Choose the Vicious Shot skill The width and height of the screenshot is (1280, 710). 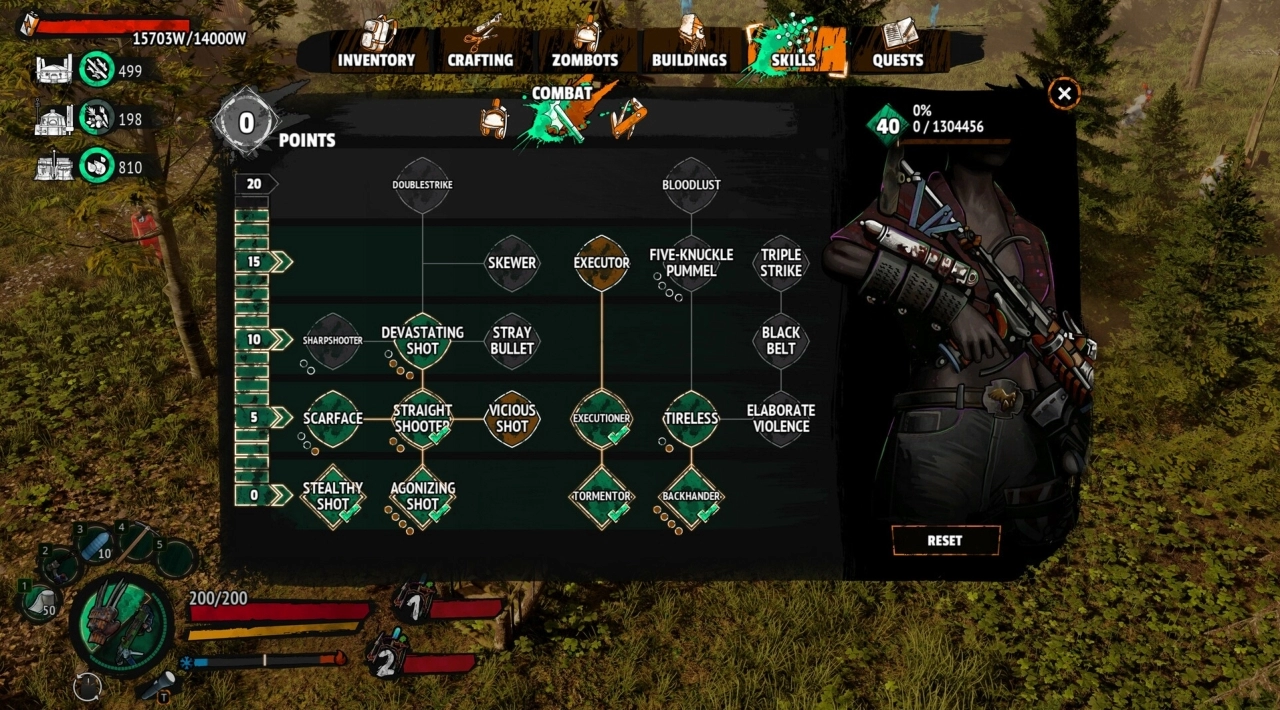(512, 418)
